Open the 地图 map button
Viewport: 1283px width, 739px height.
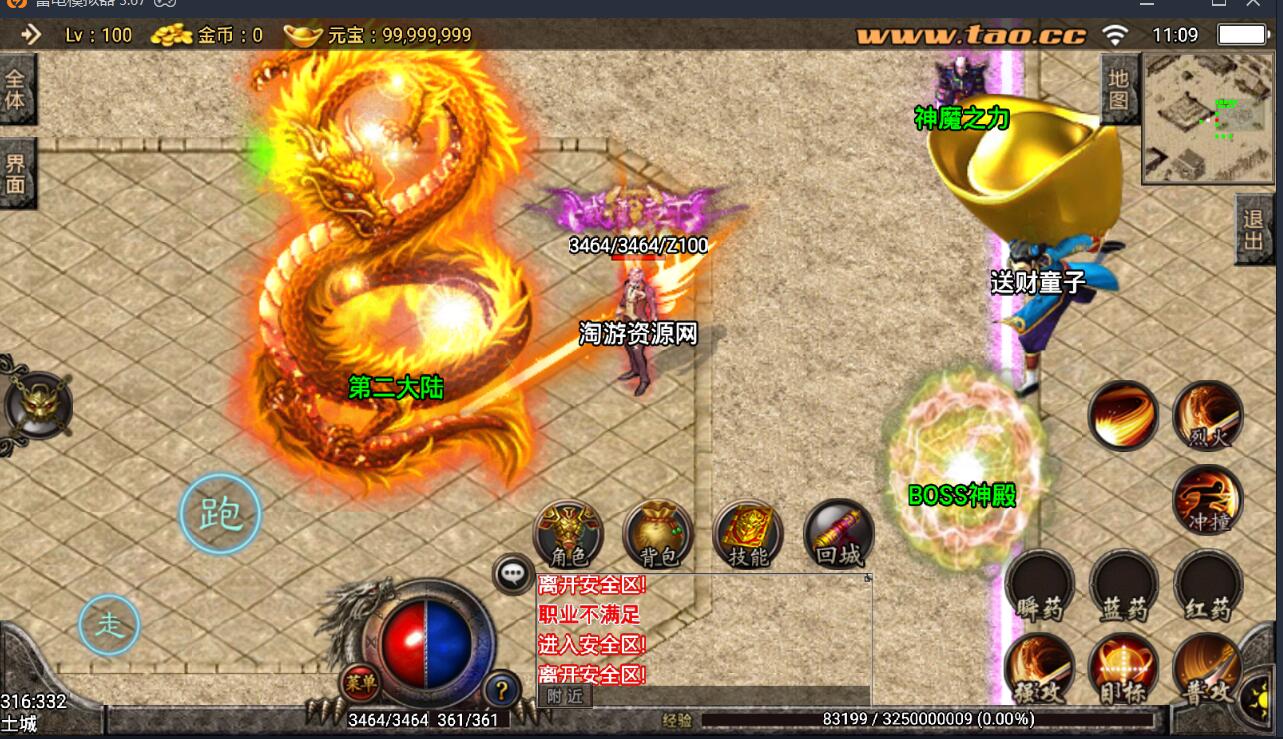[1118, 90]
